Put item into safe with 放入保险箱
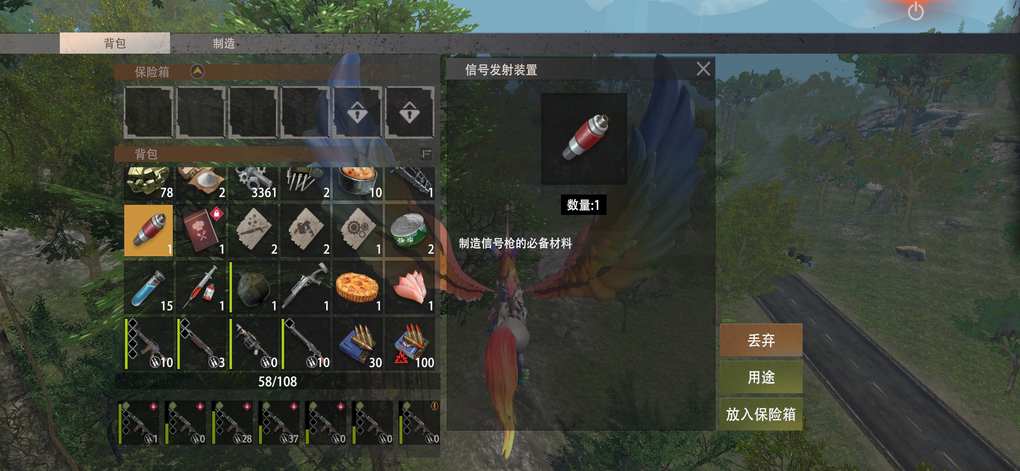Viewport: 1020px width, 471px height. (x=760, y=414)
